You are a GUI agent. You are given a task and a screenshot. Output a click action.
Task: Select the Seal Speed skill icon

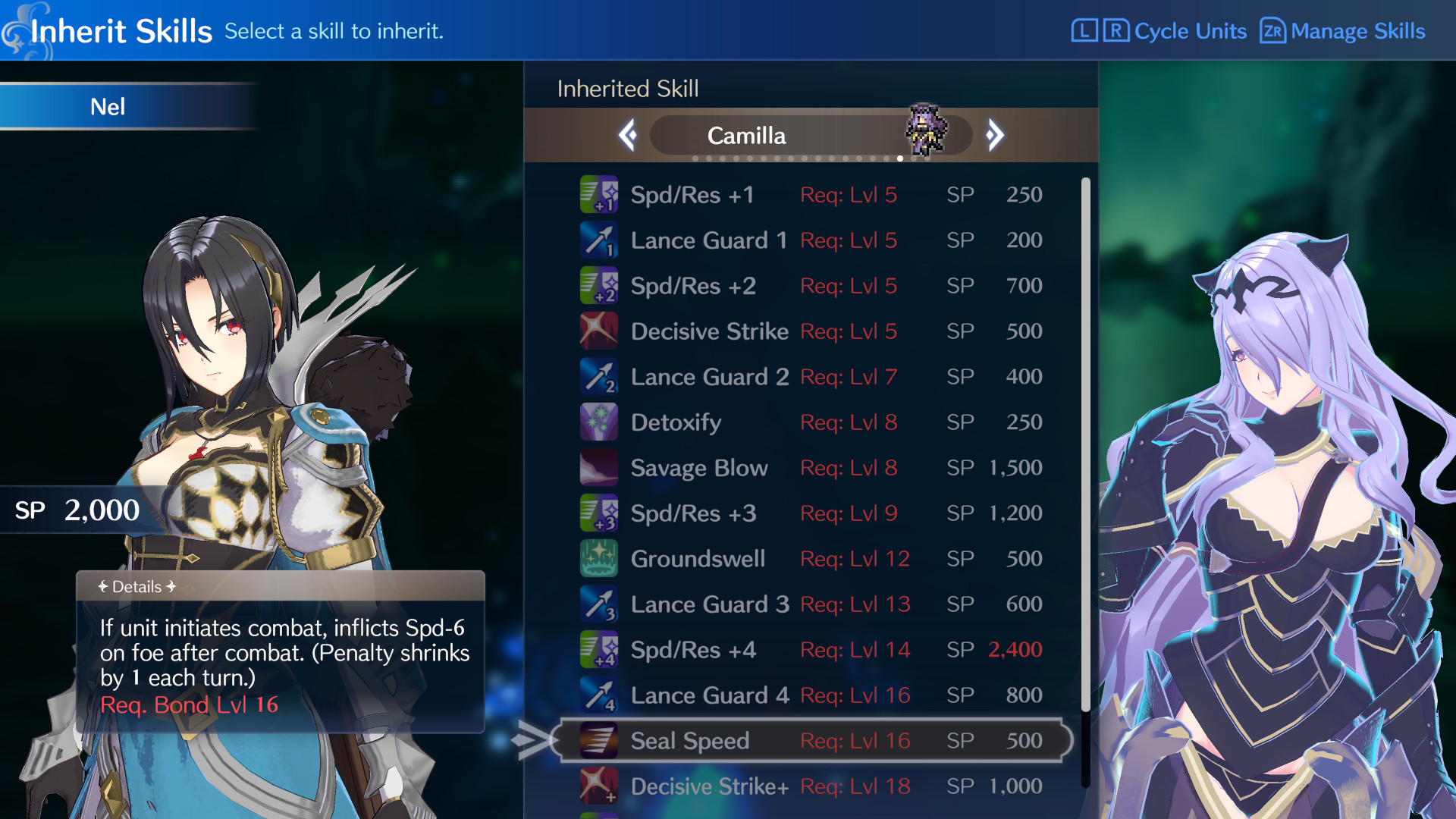pos(599,740)
